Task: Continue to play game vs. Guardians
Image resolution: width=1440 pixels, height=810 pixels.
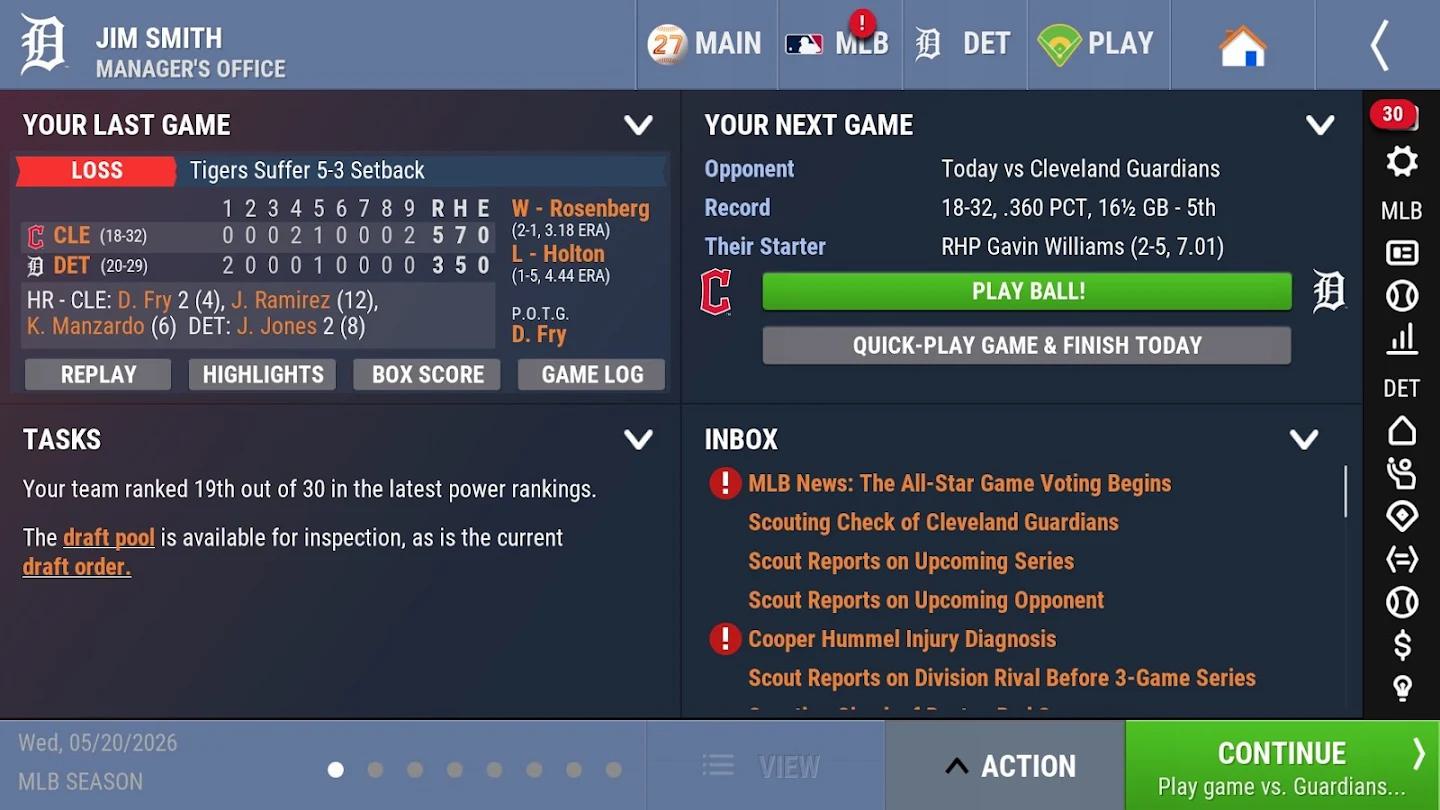Action: point(1282,766)
